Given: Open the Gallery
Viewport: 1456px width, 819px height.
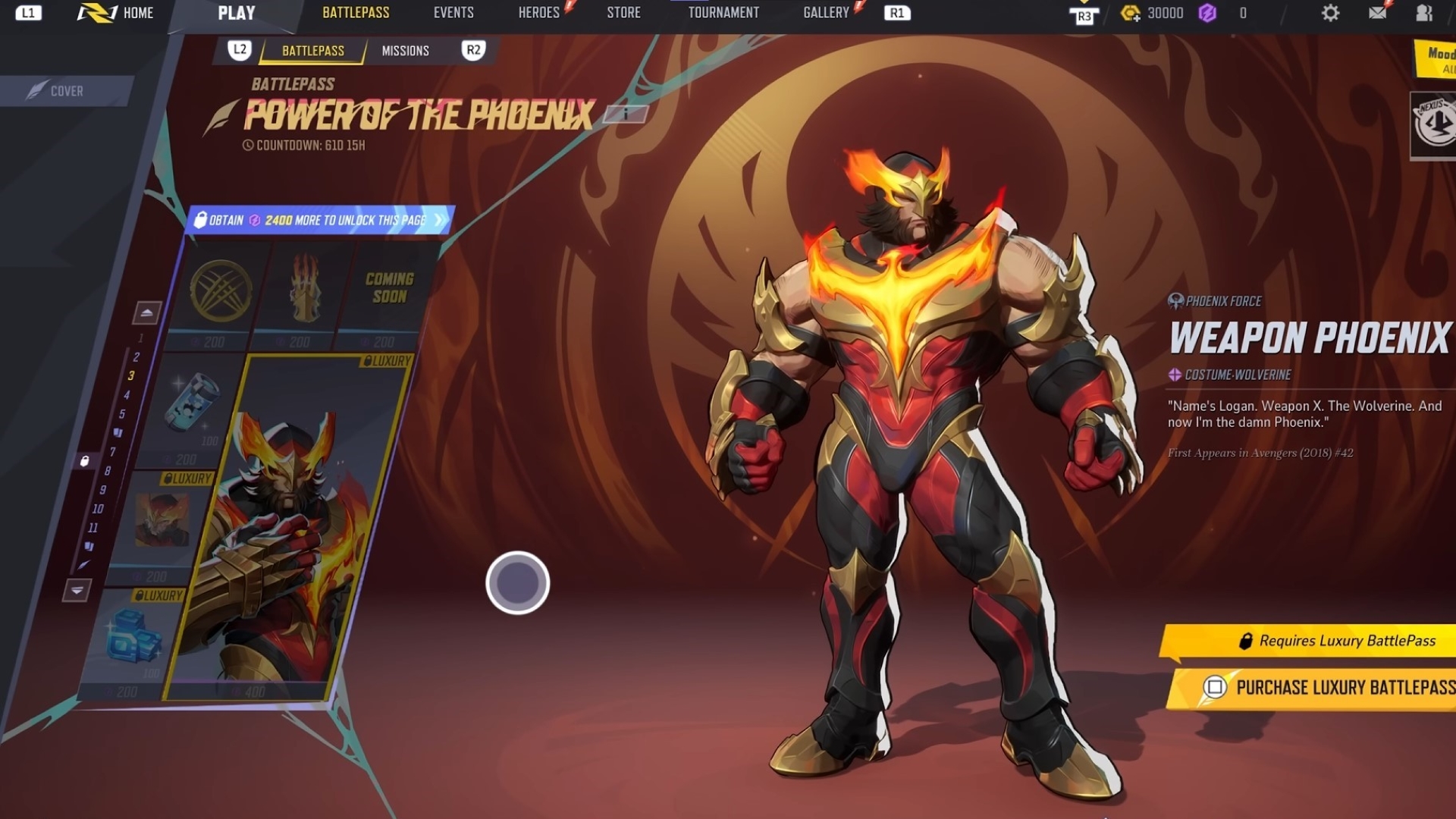Looking at the screenshot, I should pyautogui.click(x=826, y=13).
